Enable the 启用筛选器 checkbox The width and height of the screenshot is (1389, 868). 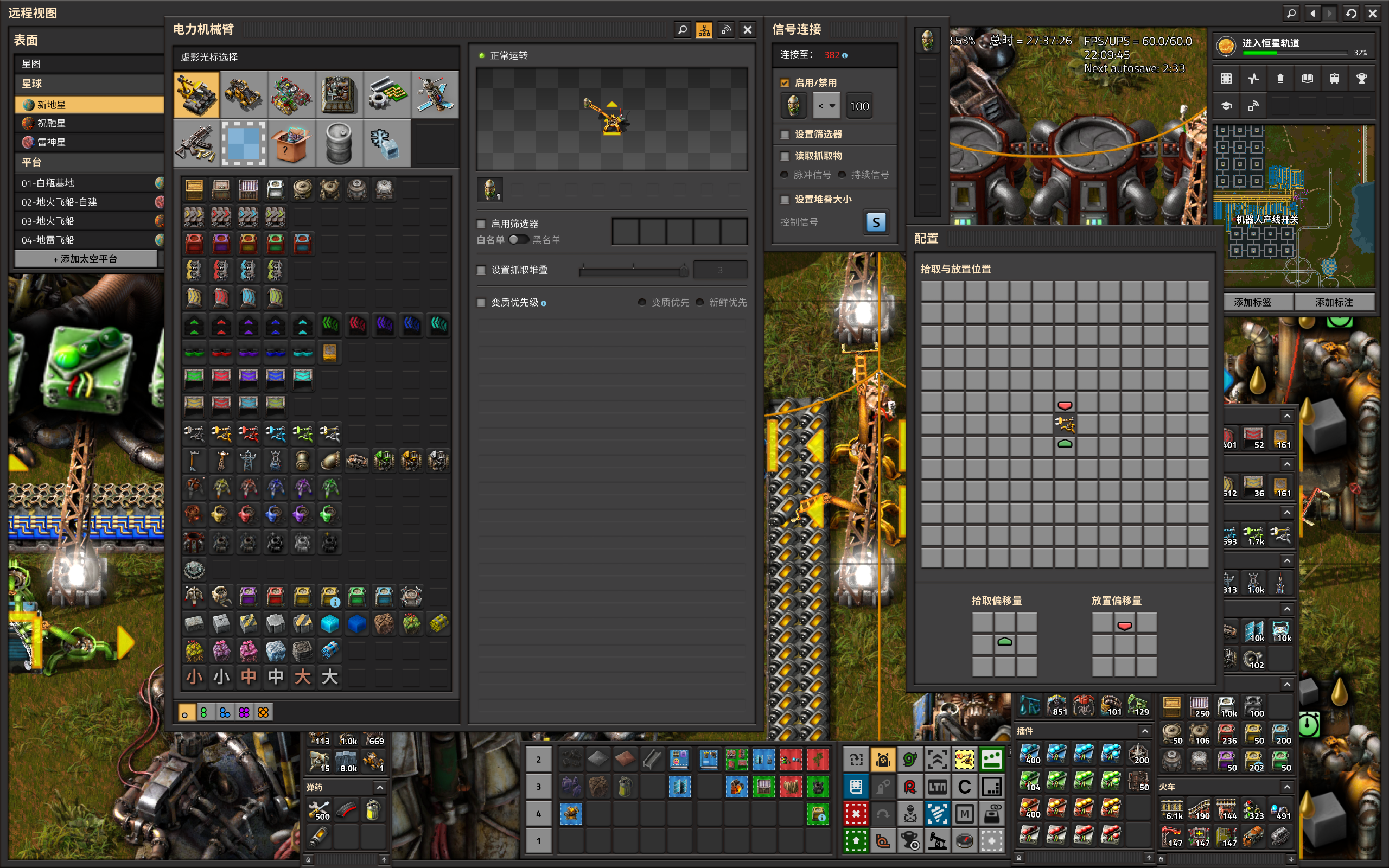pos(482,224)
